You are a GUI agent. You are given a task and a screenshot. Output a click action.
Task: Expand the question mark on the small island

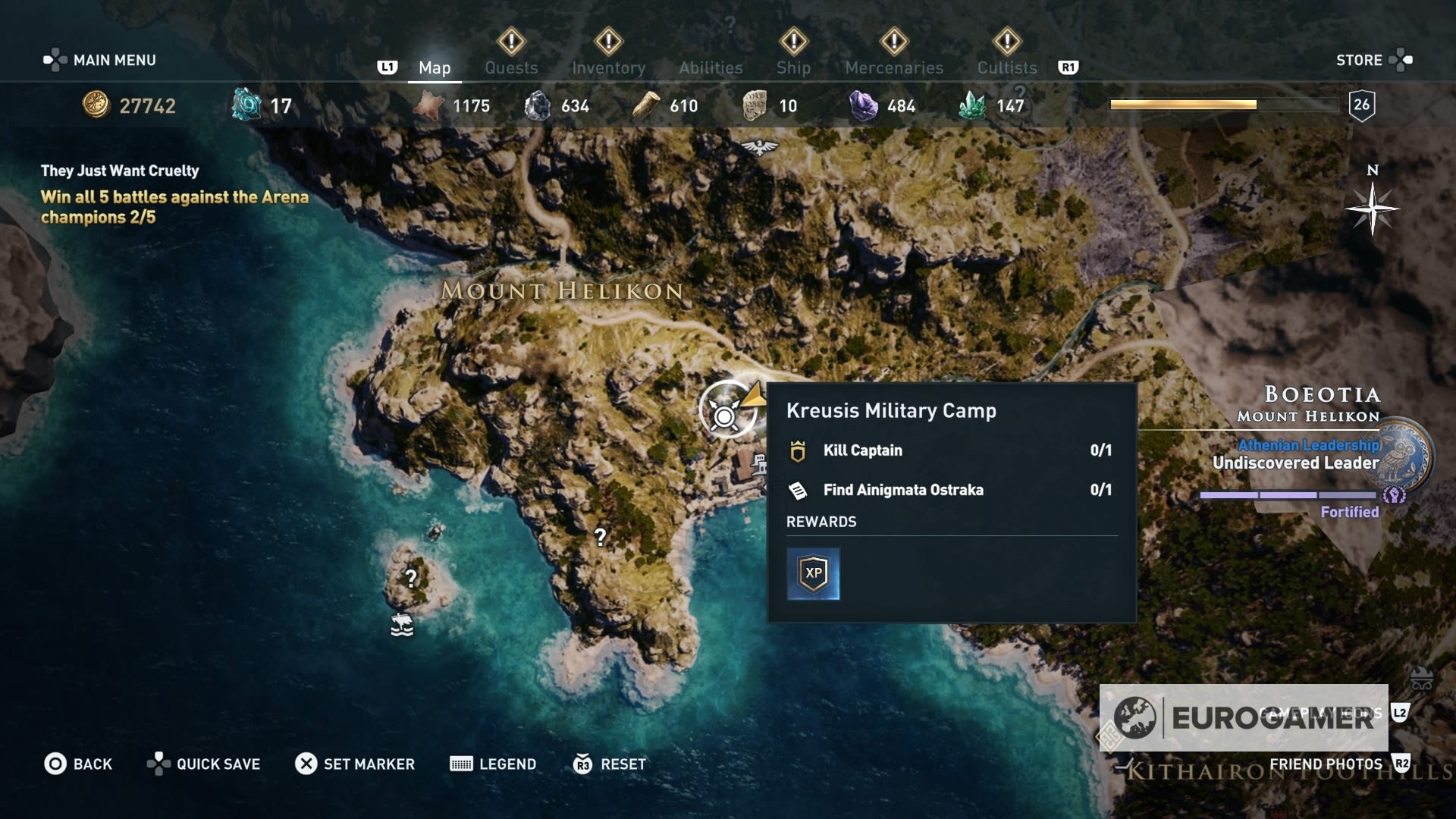click(410, 579)
